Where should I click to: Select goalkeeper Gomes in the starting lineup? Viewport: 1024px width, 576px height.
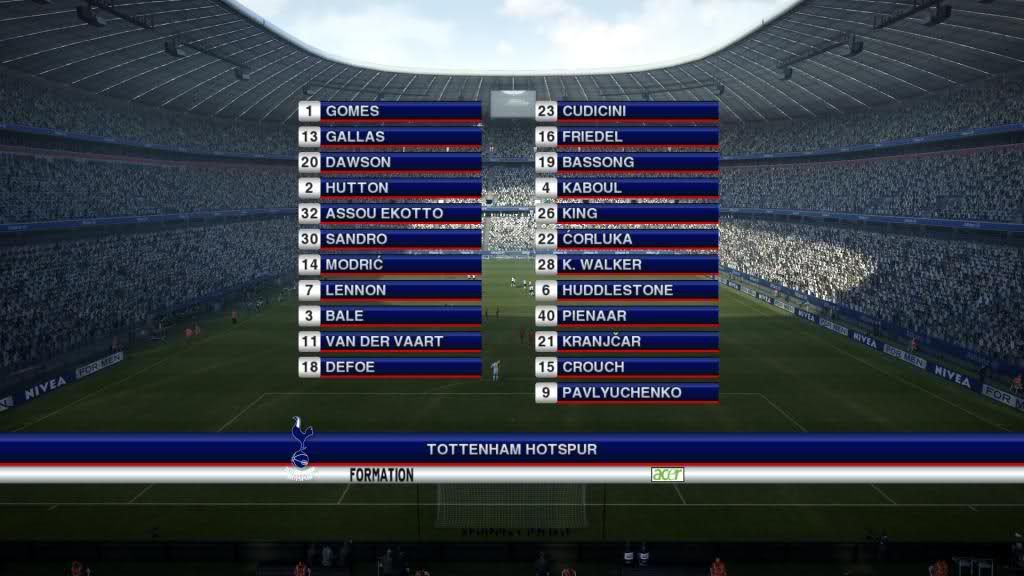[x=390, y=111]
